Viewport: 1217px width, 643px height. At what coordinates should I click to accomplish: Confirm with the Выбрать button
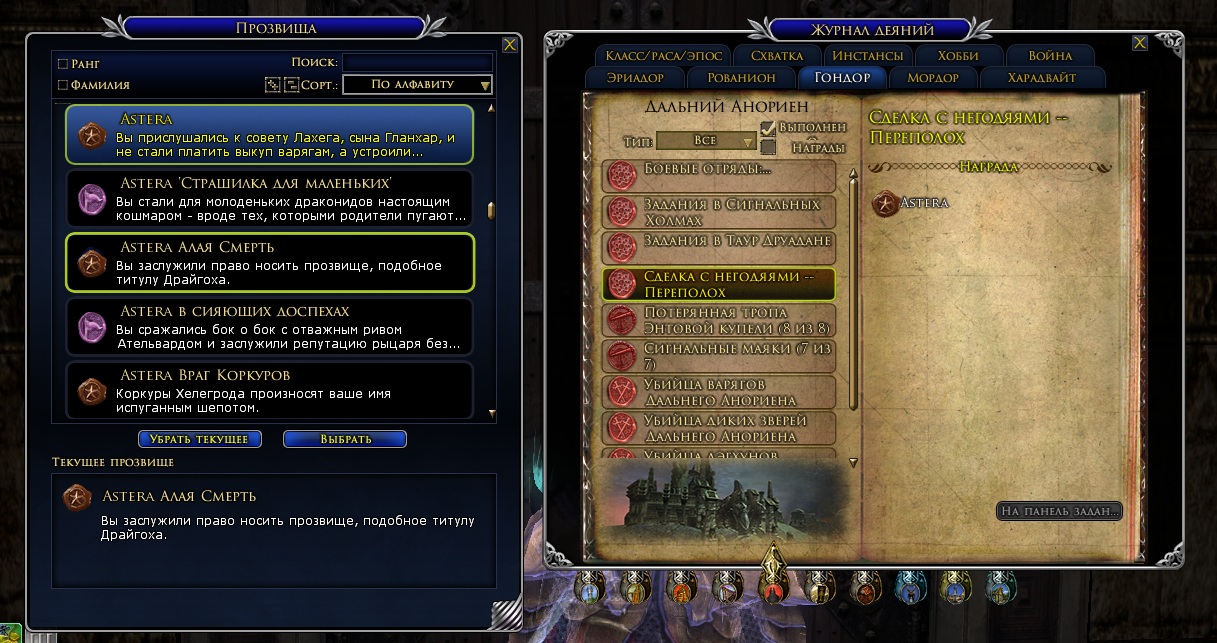click(x=345, y=439)
